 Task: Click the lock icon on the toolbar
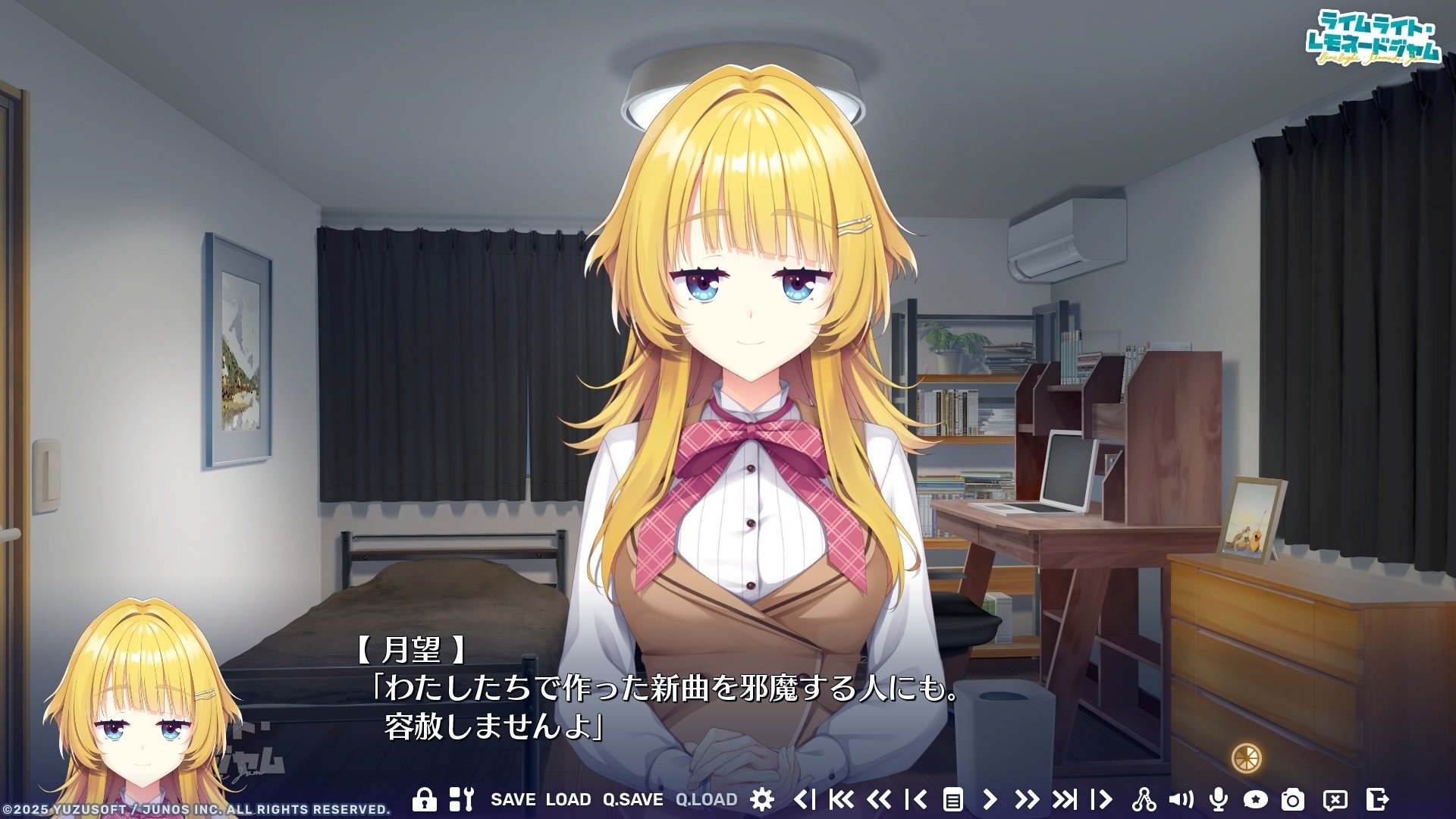tap(426, 798)
